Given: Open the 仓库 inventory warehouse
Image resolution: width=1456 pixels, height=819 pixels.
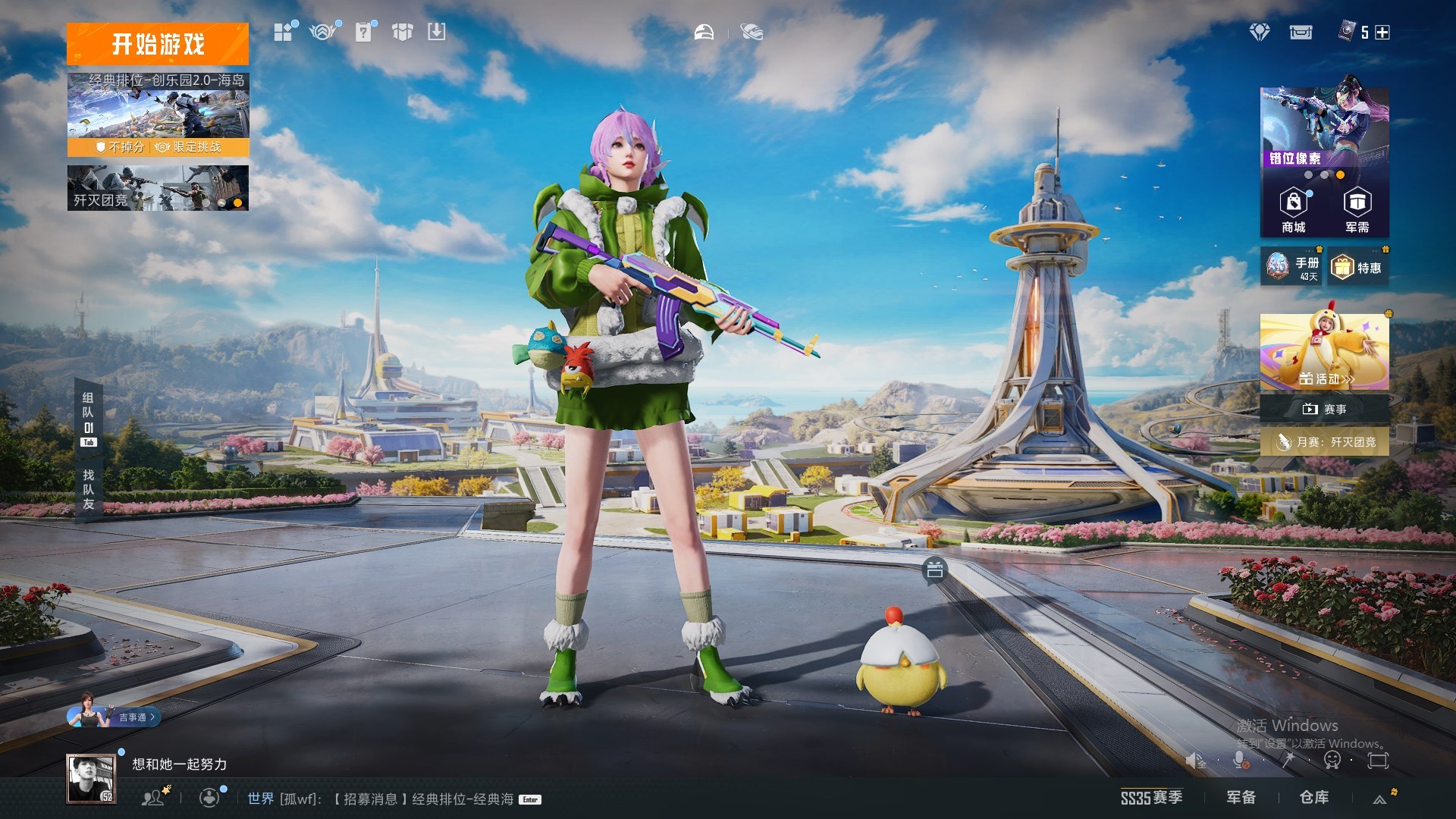Looking at the screenshot, I should click(1313, 798).
